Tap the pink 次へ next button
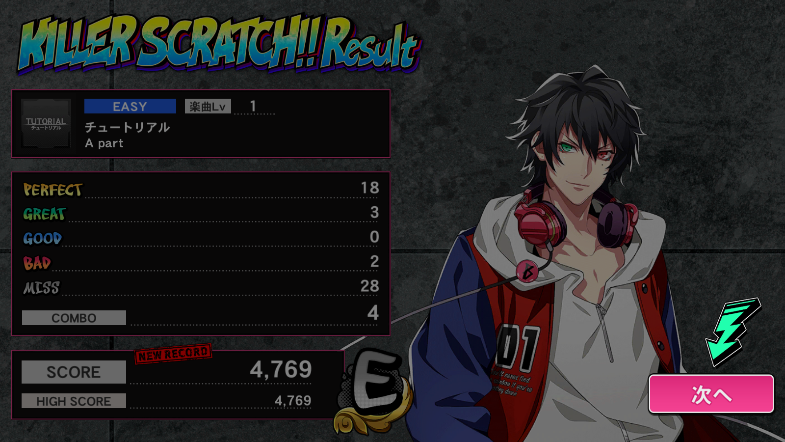The width and height of the screenshot is (785, 442). click(711, 394)
